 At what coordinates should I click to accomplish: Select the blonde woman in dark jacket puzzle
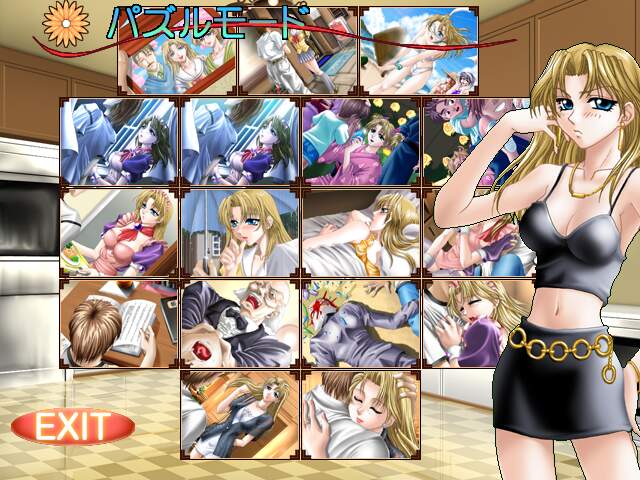(240, 414)
